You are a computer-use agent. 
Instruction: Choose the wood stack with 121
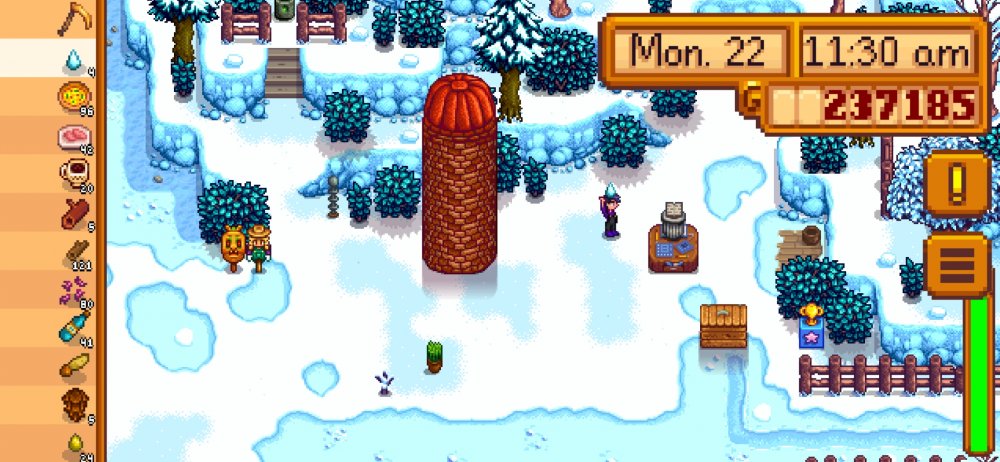[74, 252]
